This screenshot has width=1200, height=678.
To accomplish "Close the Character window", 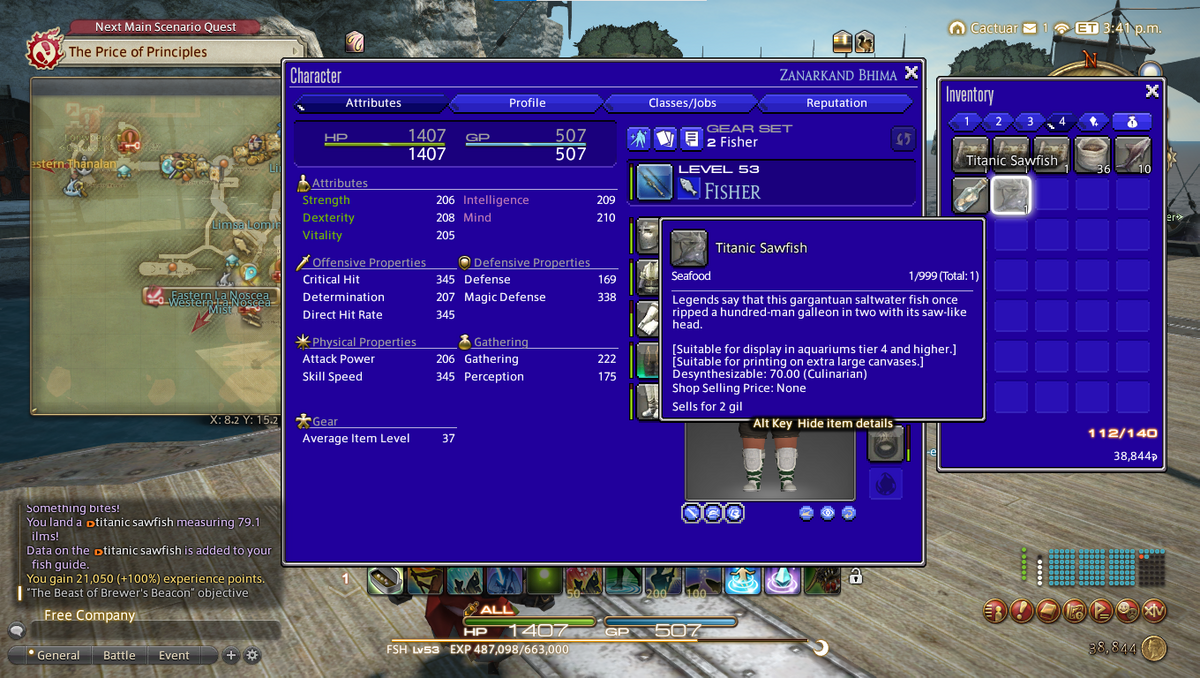I will (x=911, y=73).
